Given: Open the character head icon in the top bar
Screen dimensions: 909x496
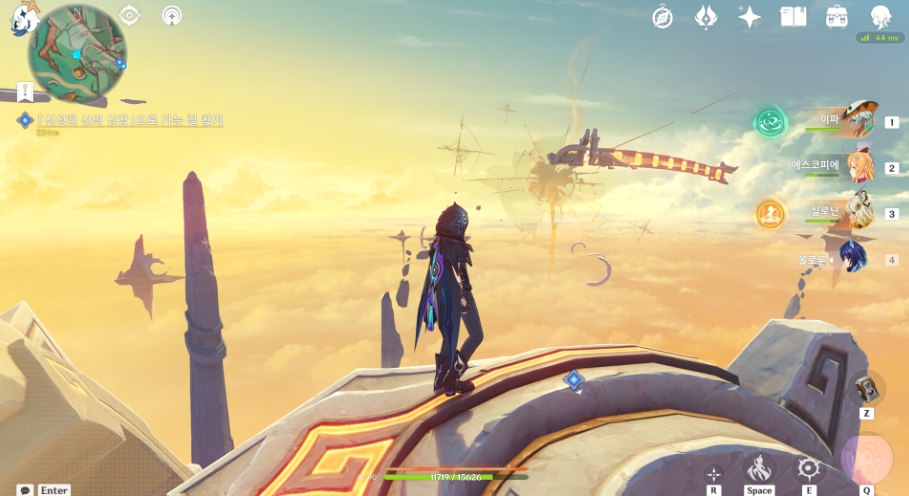Looking at the screenshot, I should pos(881,16).
